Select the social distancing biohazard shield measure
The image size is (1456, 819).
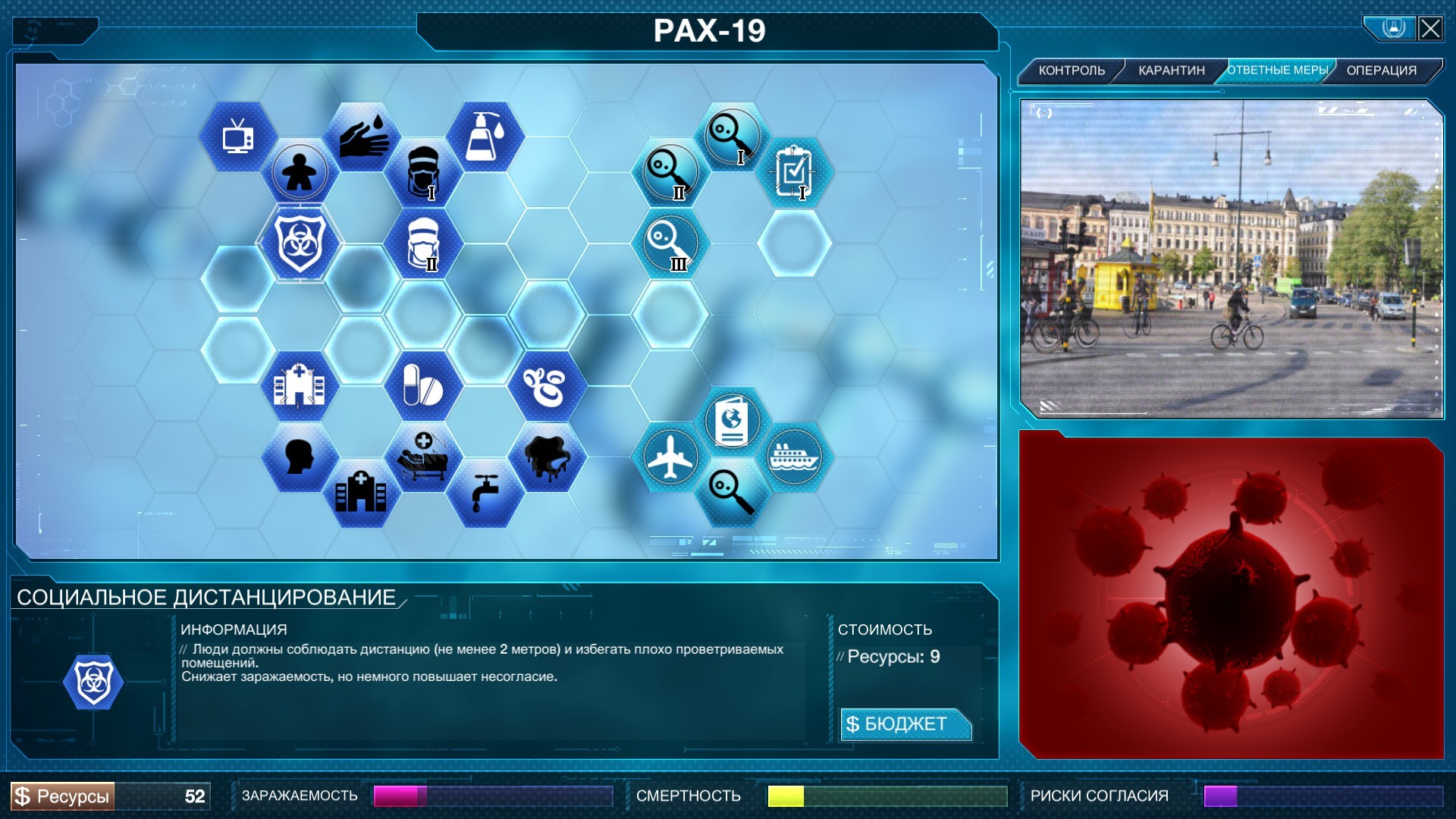tap(300, 243)
